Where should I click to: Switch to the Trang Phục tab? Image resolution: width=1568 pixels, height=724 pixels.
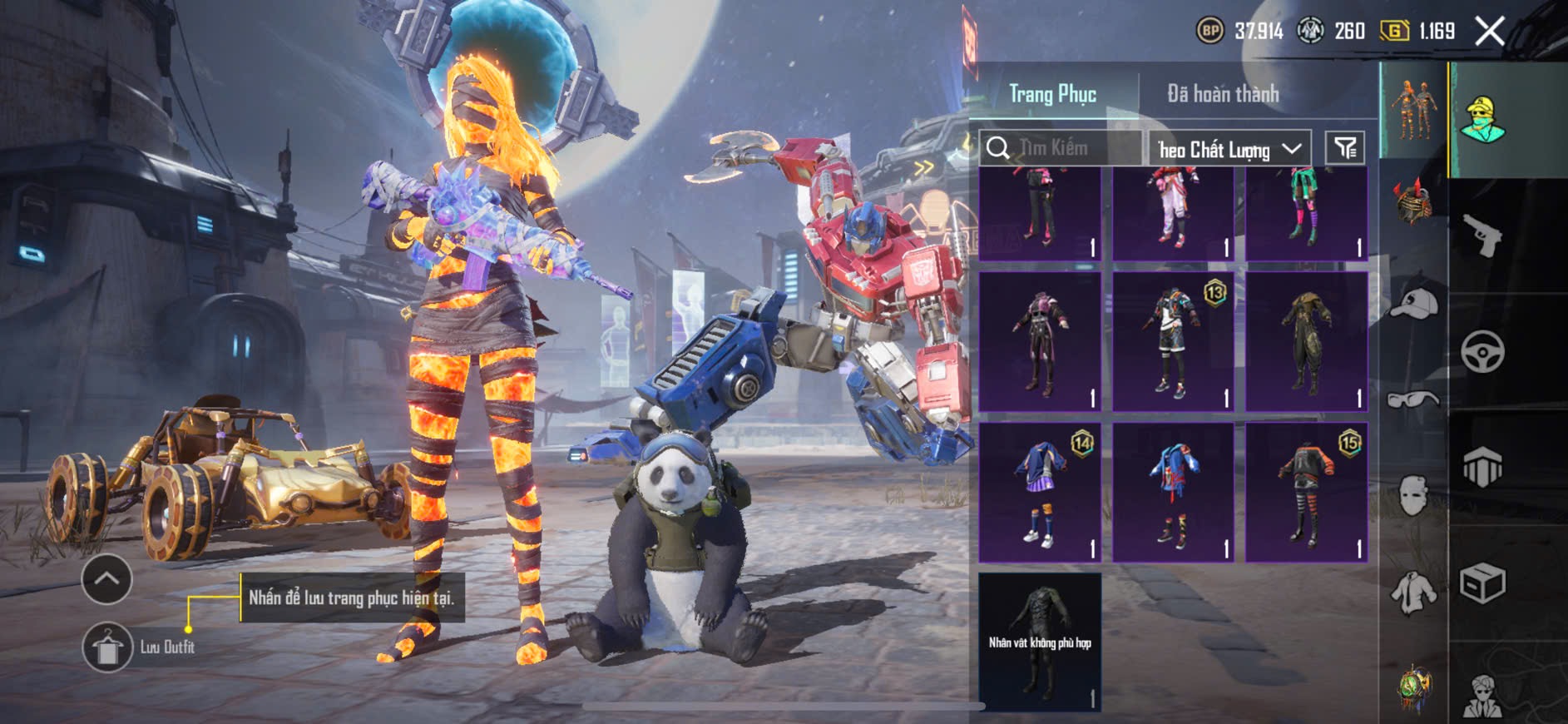[1052, 94]
